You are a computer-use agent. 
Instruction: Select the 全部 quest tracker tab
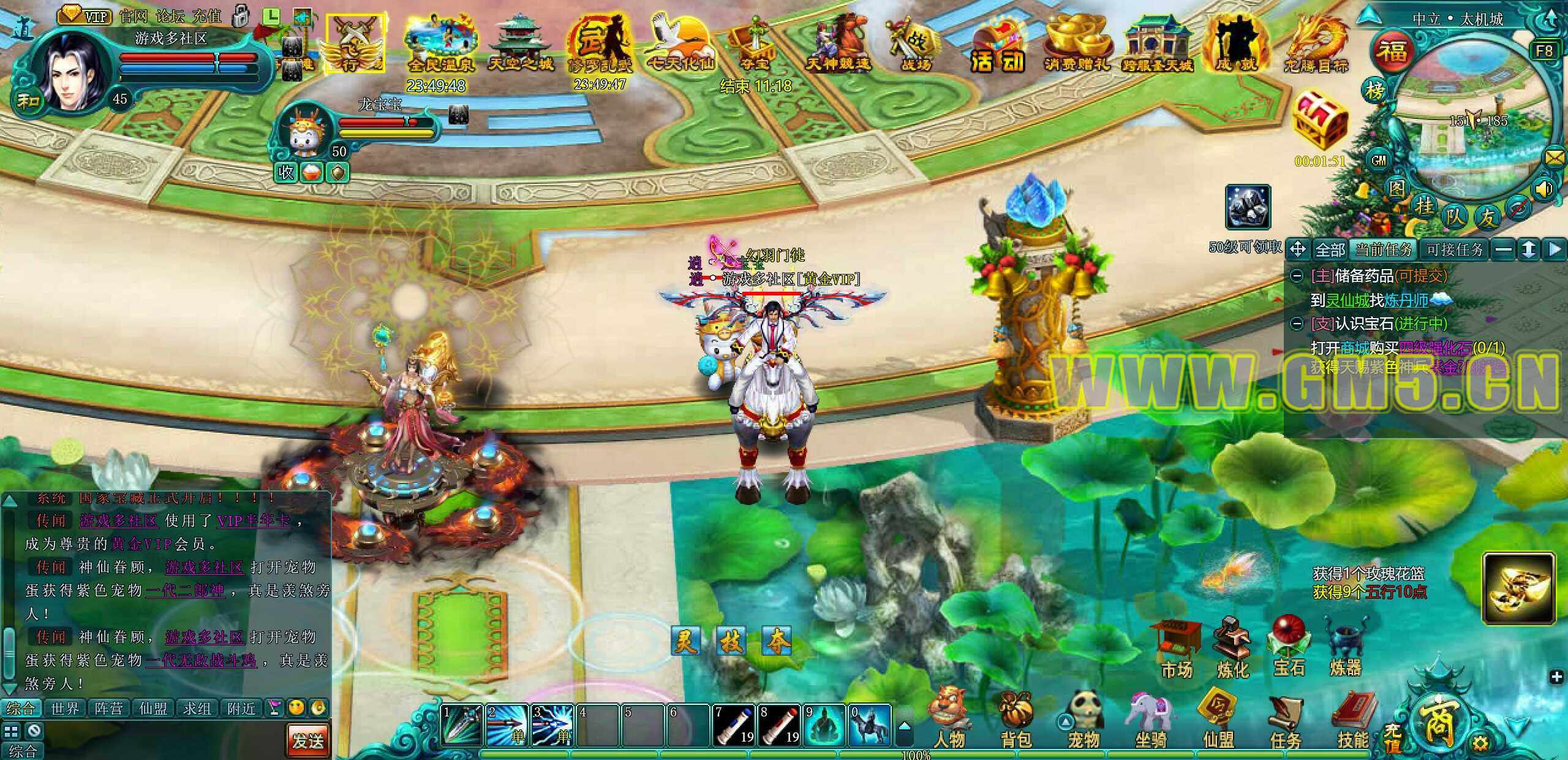(x=1330, y=249)
